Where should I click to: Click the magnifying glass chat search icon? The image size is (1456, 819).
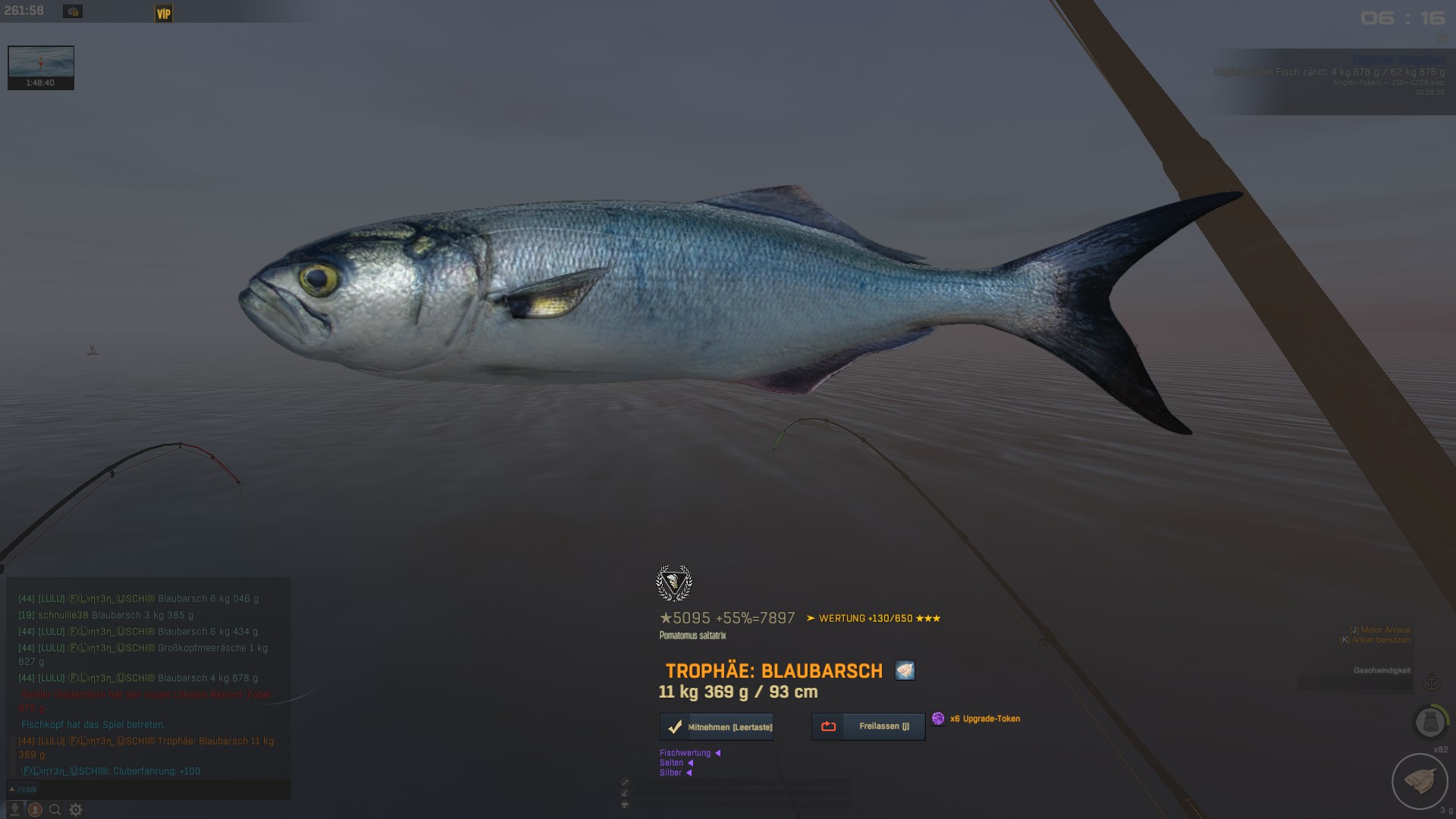55,810
